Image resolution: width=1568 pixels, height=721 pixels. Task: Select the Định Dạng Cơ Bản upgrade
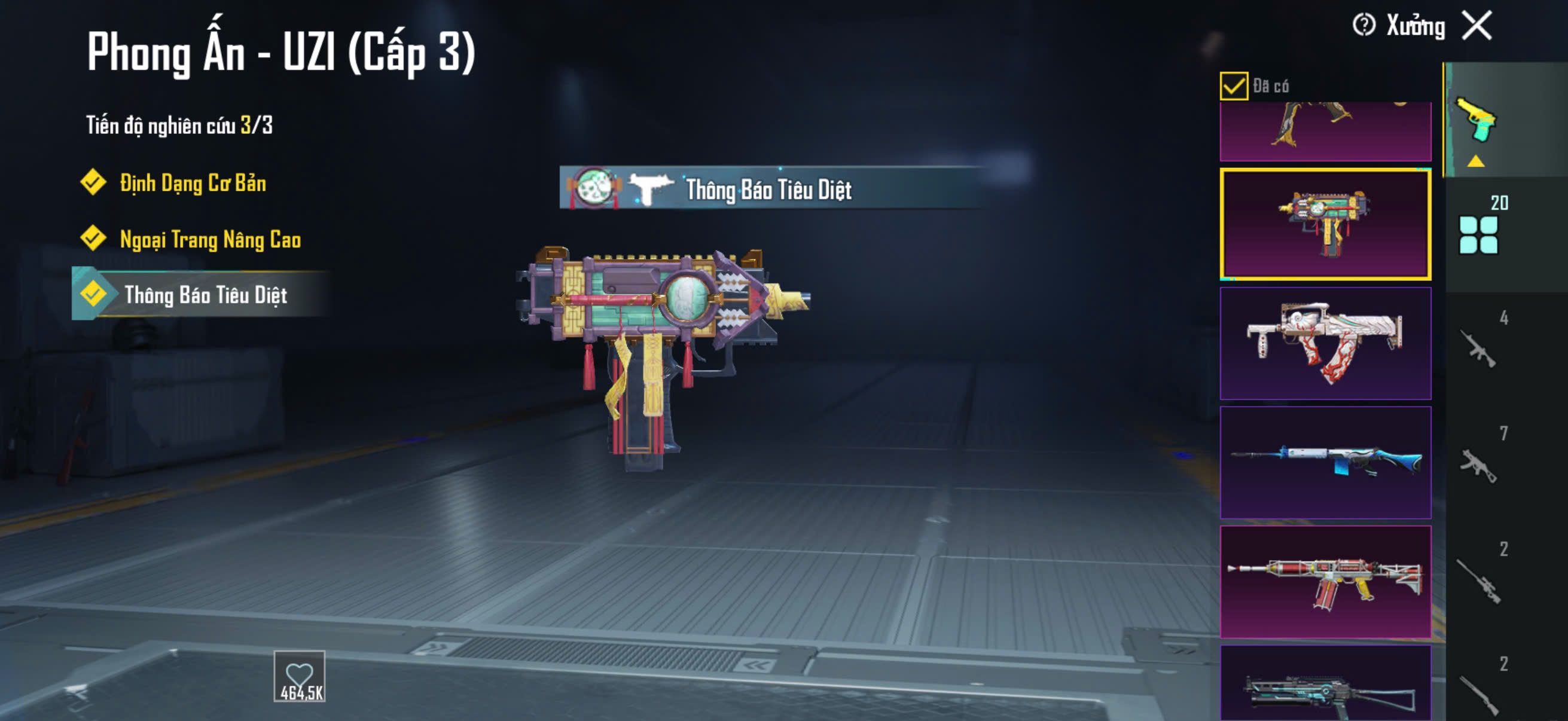click(x=192, y=183)
